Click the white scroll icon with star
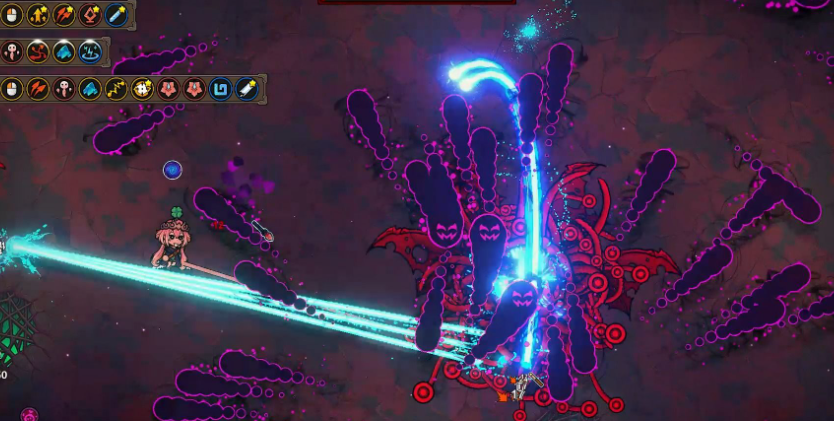Viewport: 834px width, 421px height. pos(246,89)
